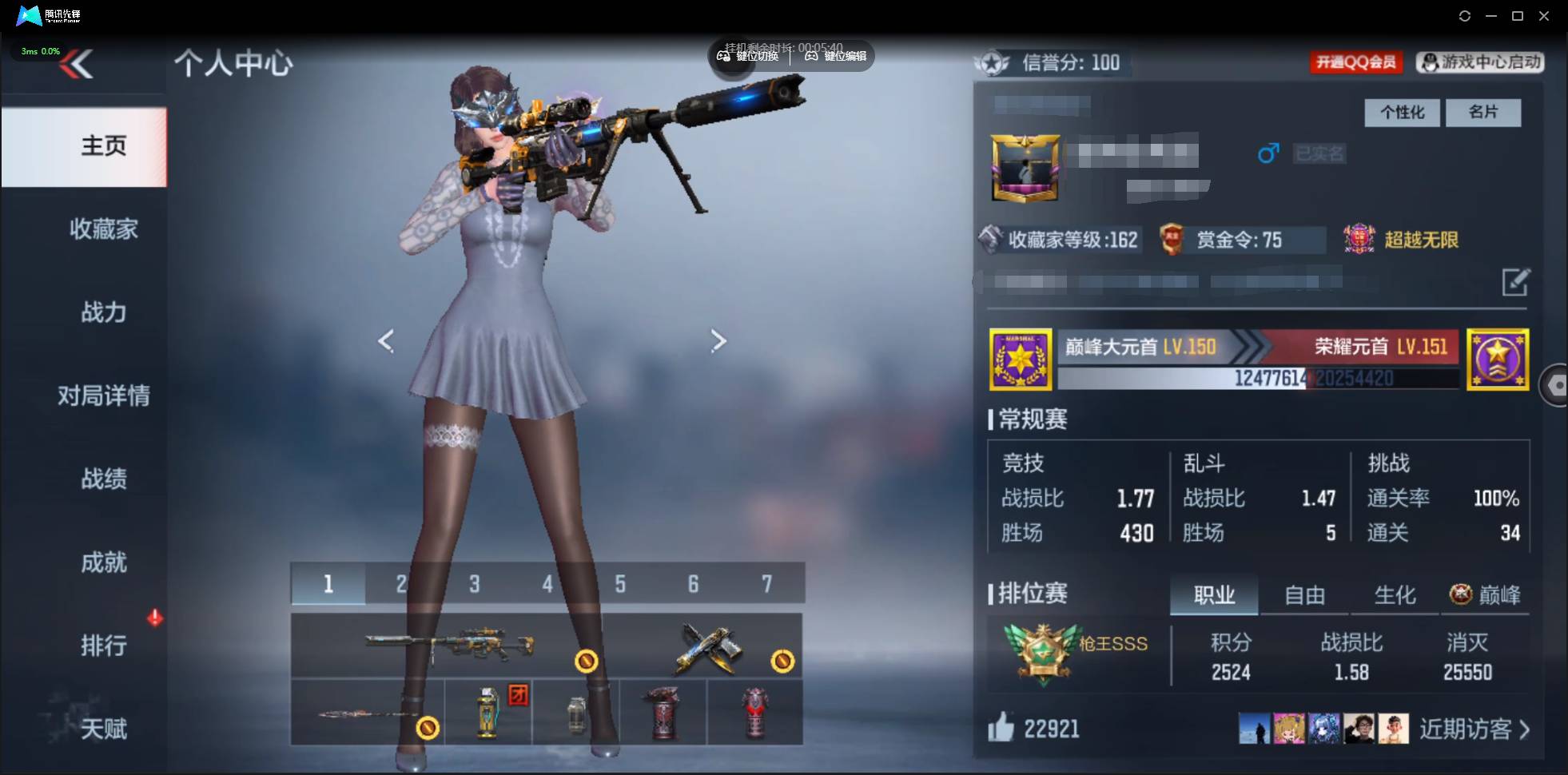The width and height of the screenshot is (1568, 775).
Task: Select weapon loadout tab 3
Action: (473, 584)
